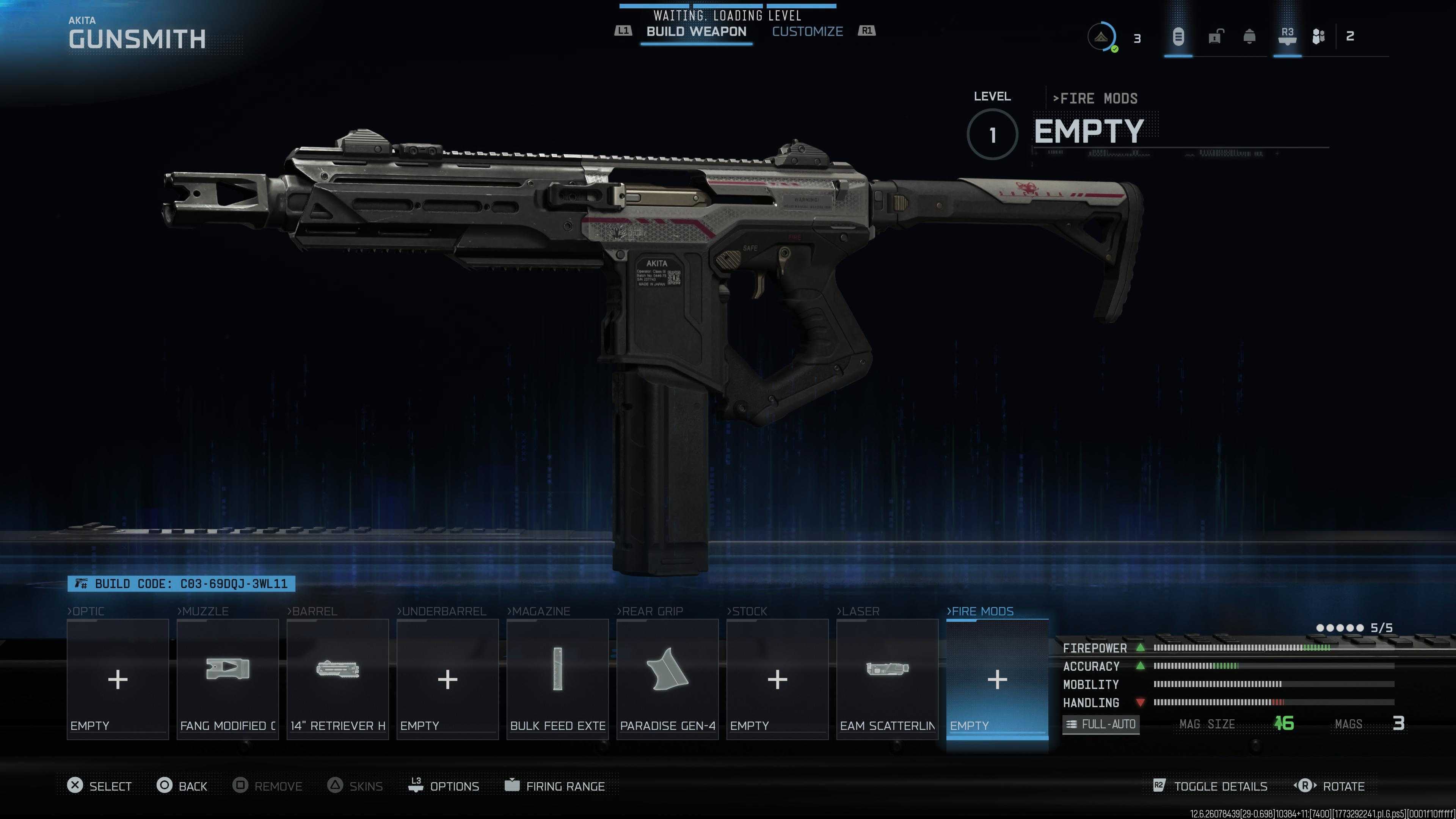Open the empty Fire Mods slot
This screenshot has width=1456, height=819.
pos(997,679)
